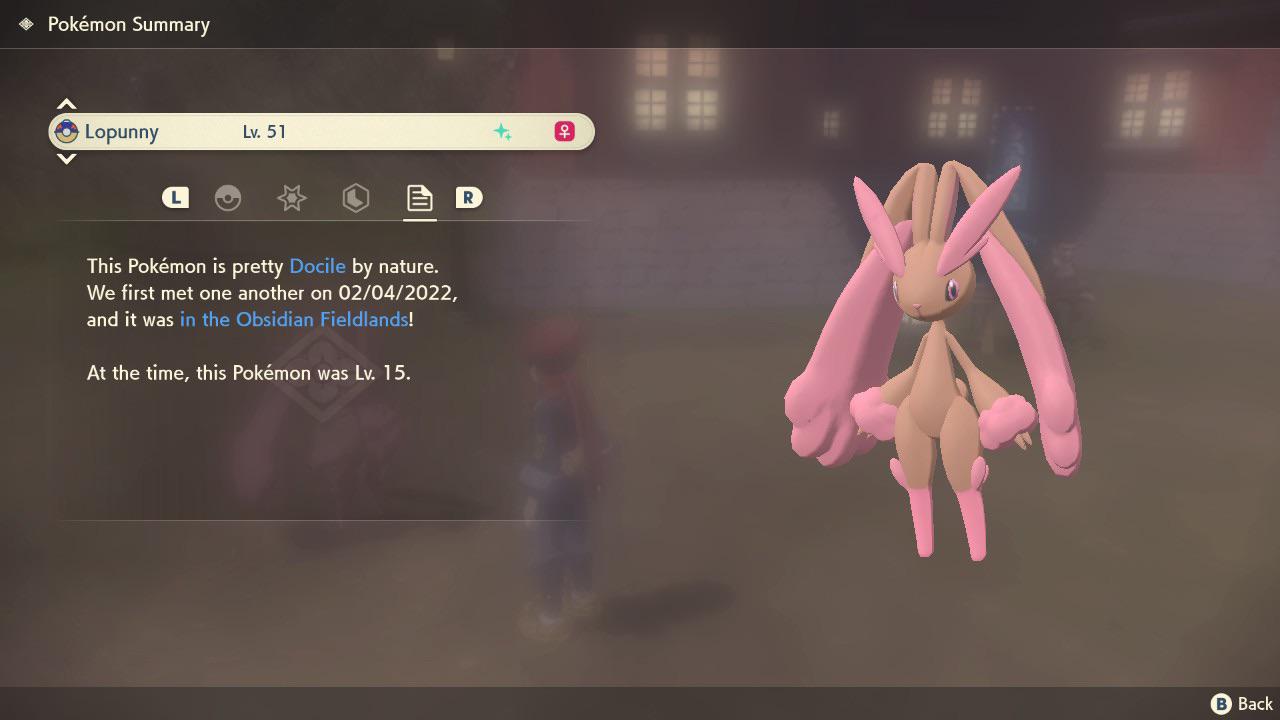1280x720 pixels.
Task: Click the down arrow to switch Pokémon
Action: pyautogui.click(x=66, y=159)
